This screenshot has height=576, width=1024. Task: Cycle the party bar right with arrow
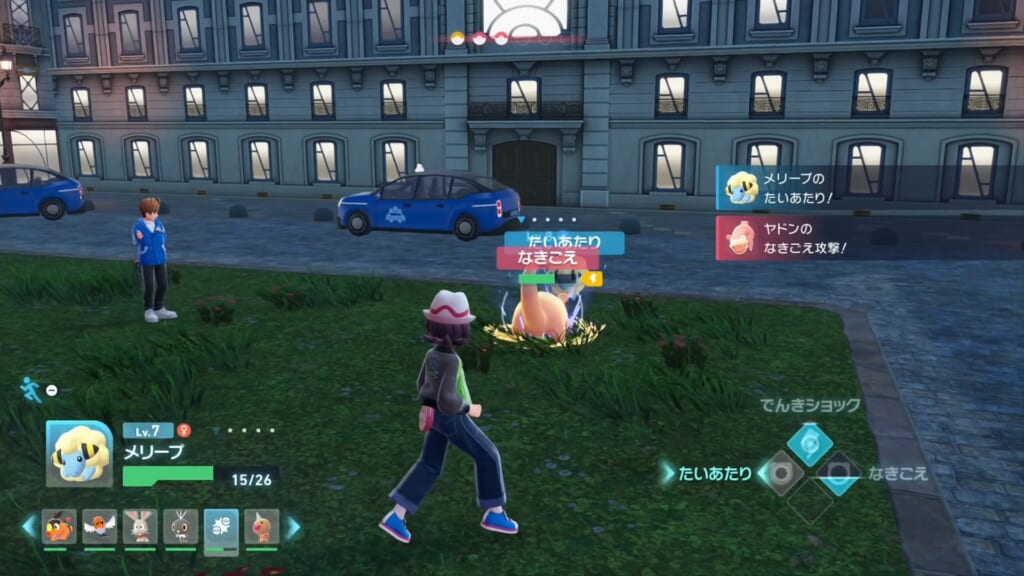point(292,526)
